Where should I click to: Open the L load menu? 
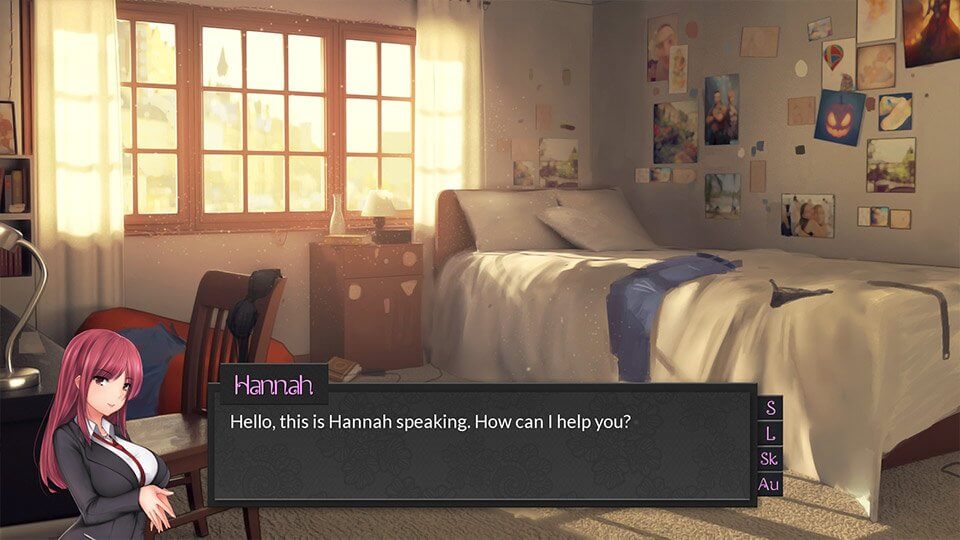coord(769,434)
